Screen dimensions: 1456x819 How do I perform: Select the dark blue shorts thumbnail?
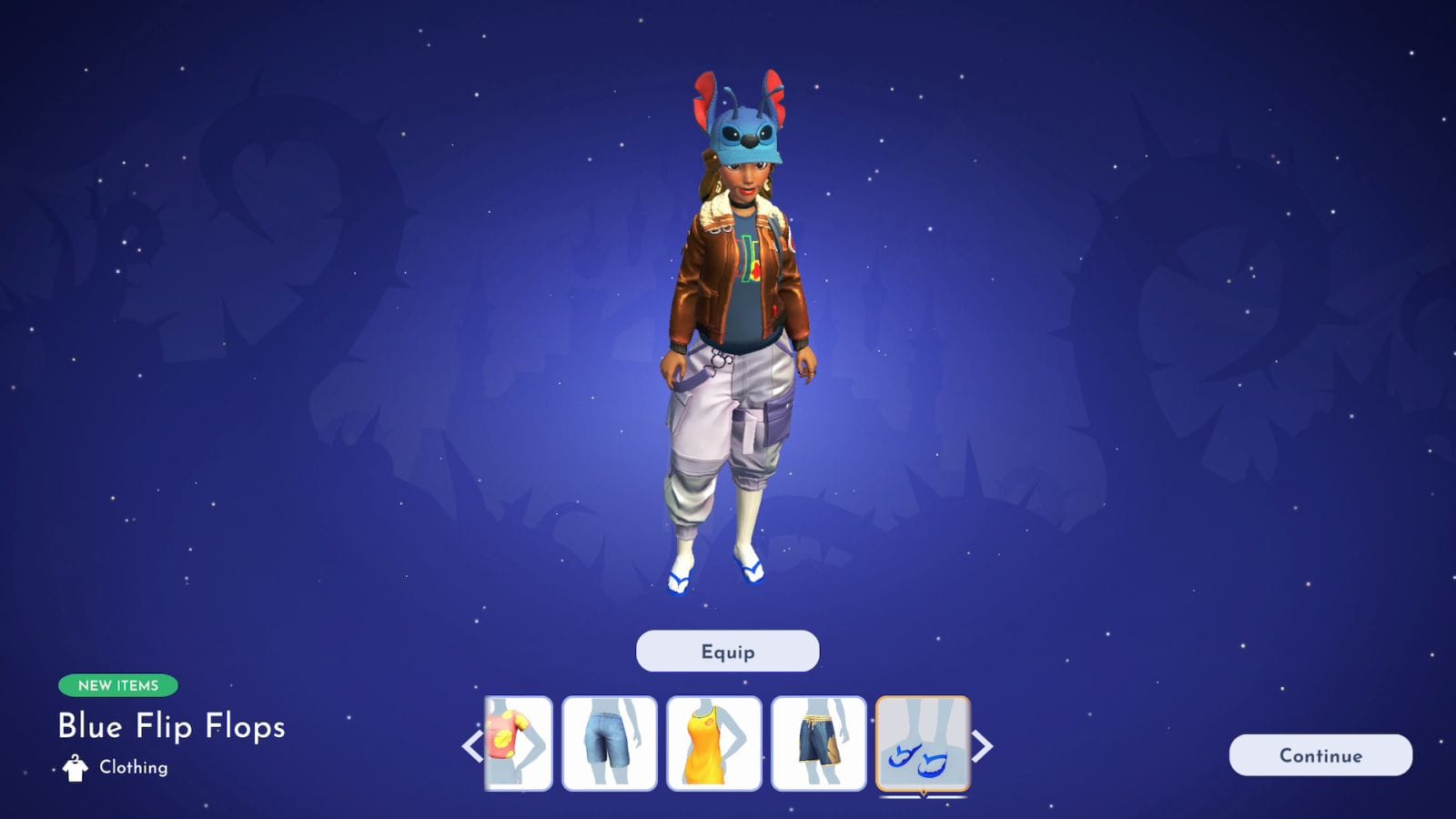coord(818,743)
